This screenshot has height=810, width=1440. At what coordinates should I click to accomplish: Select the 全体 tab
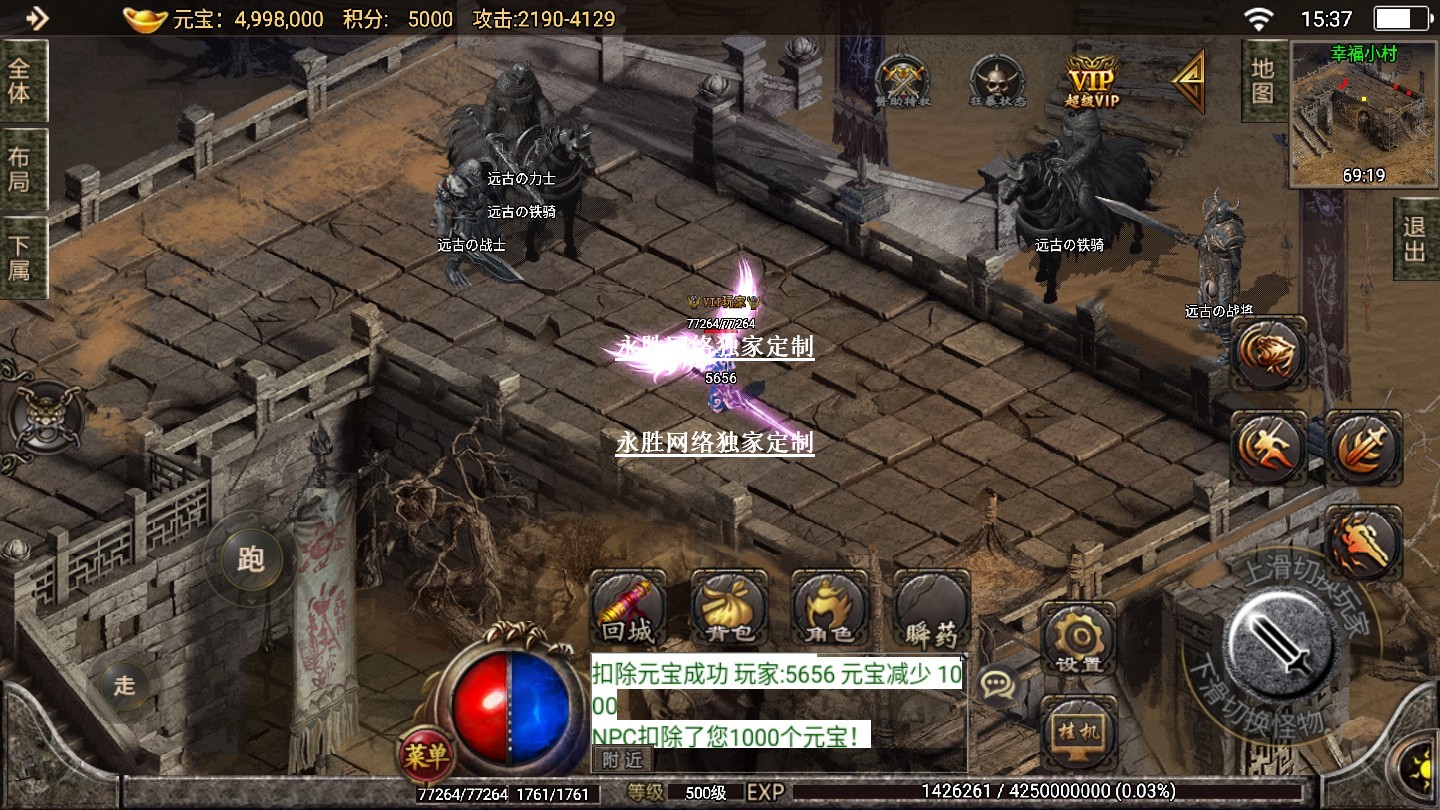tap(20, 81)
